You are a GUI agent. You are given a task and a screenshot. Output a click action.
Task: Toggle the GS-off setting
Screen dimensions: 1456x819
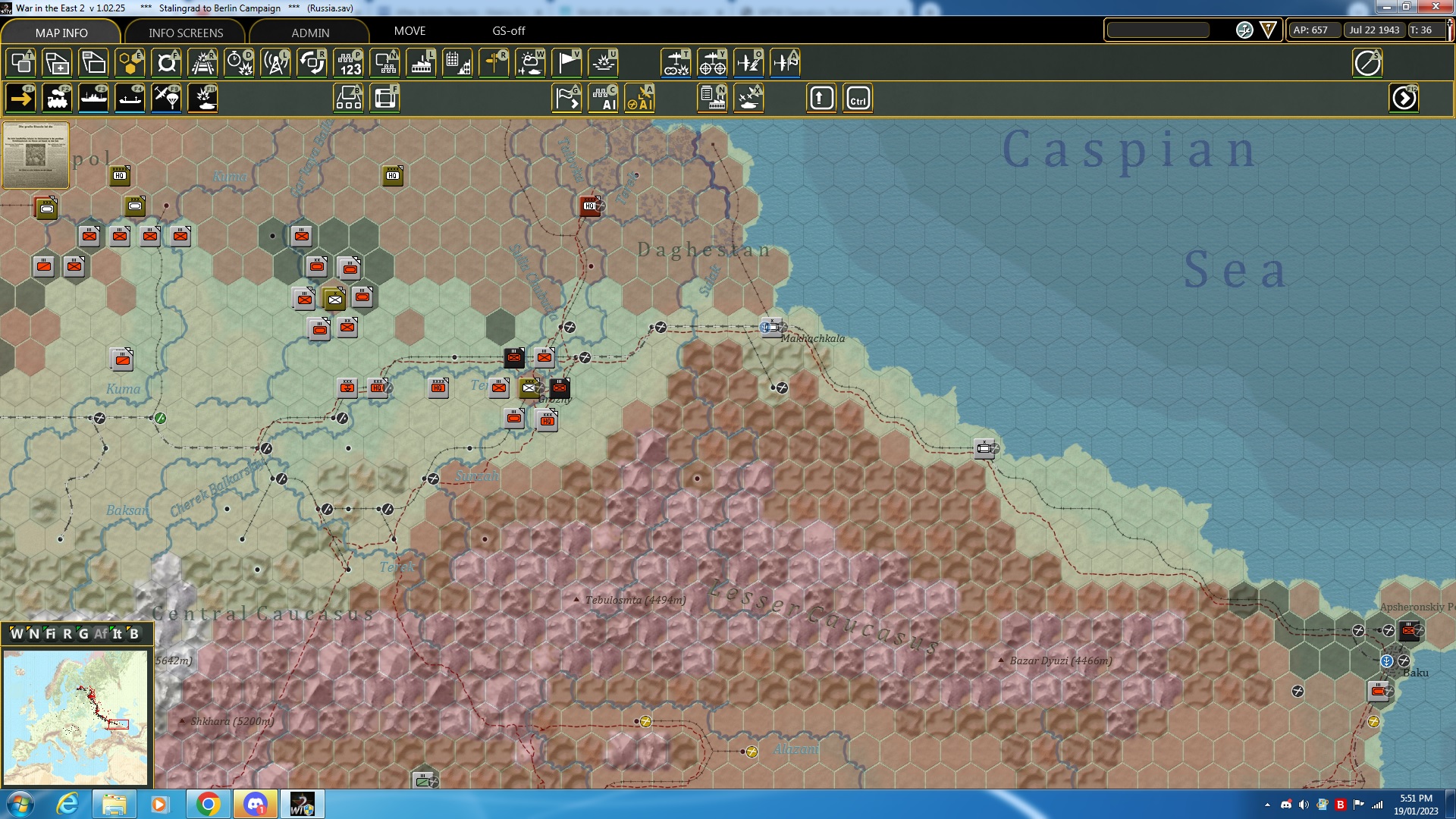point(507,31)
